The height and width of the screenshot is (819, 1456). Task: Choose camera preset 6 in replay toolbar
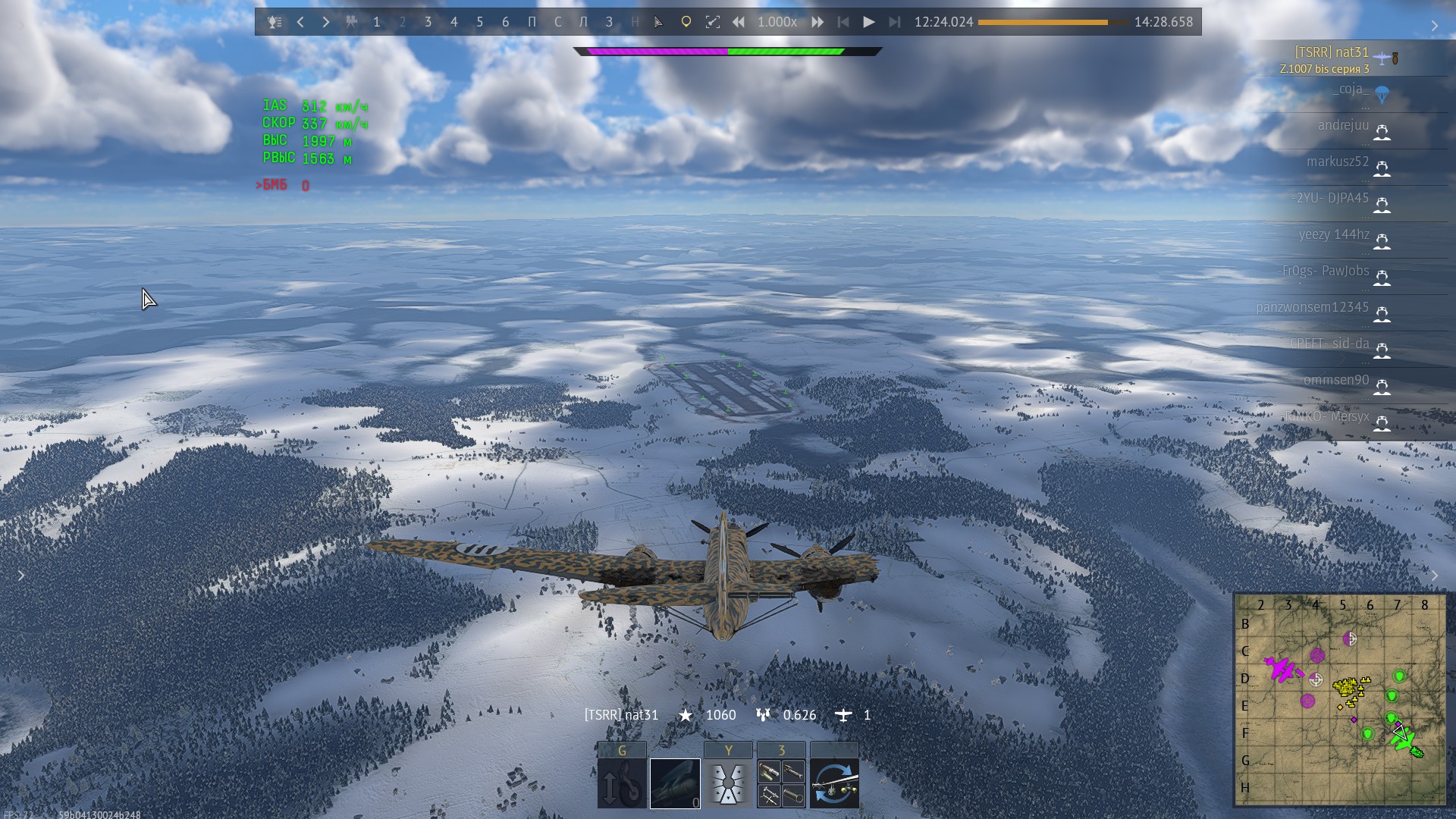click(506, 22)
